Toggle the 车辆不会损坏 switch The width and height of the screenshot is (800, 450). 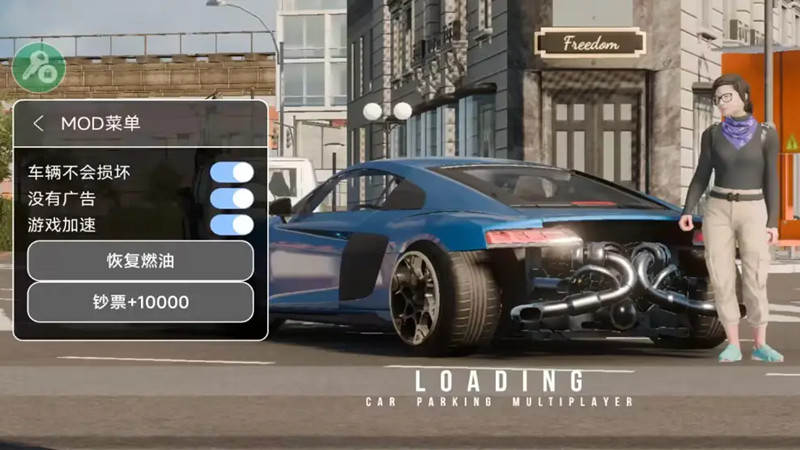pos(231,172)
